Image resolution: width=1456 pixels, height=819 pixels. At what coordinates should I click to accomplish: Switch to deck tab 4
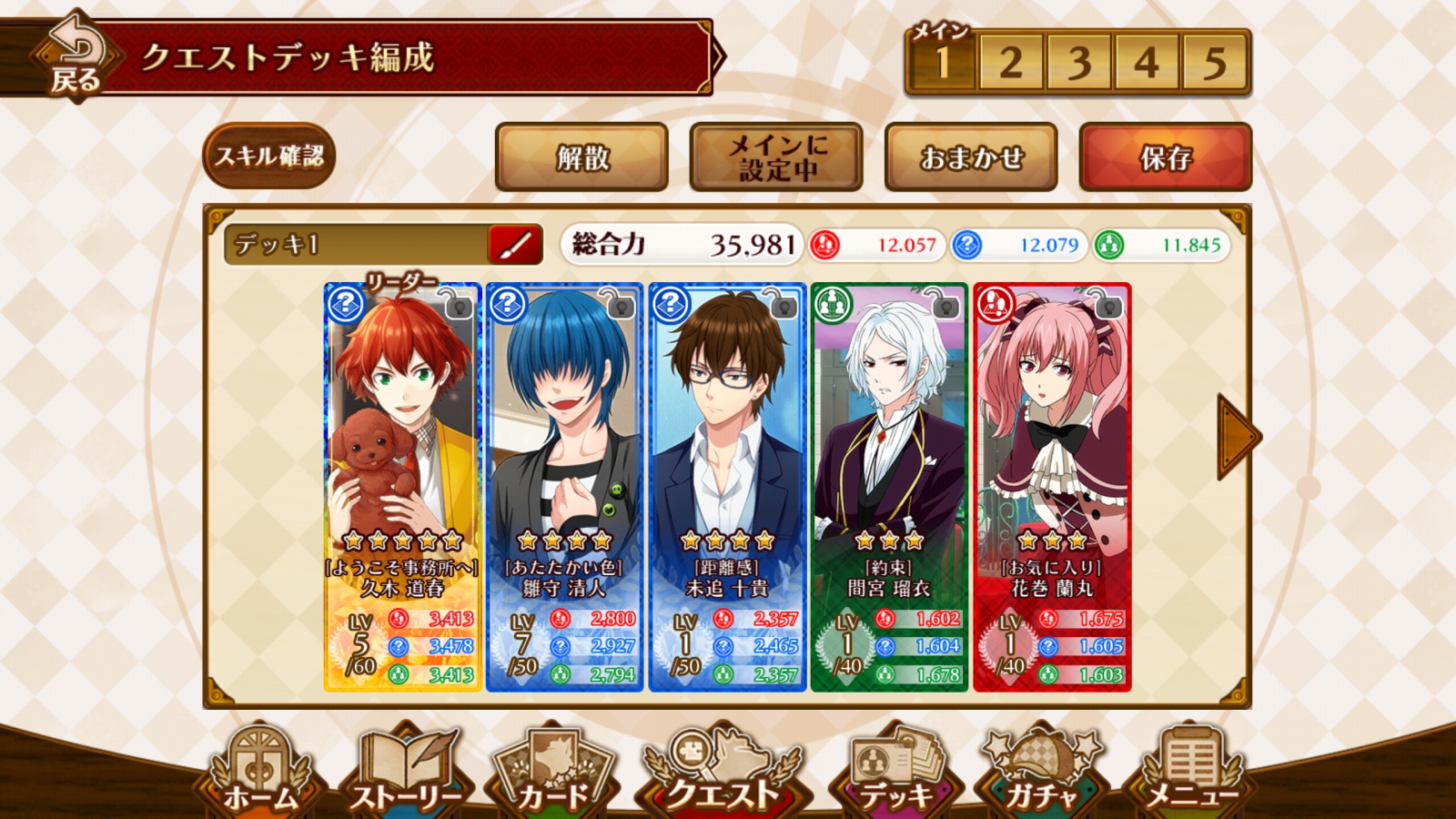[1147, 63]
